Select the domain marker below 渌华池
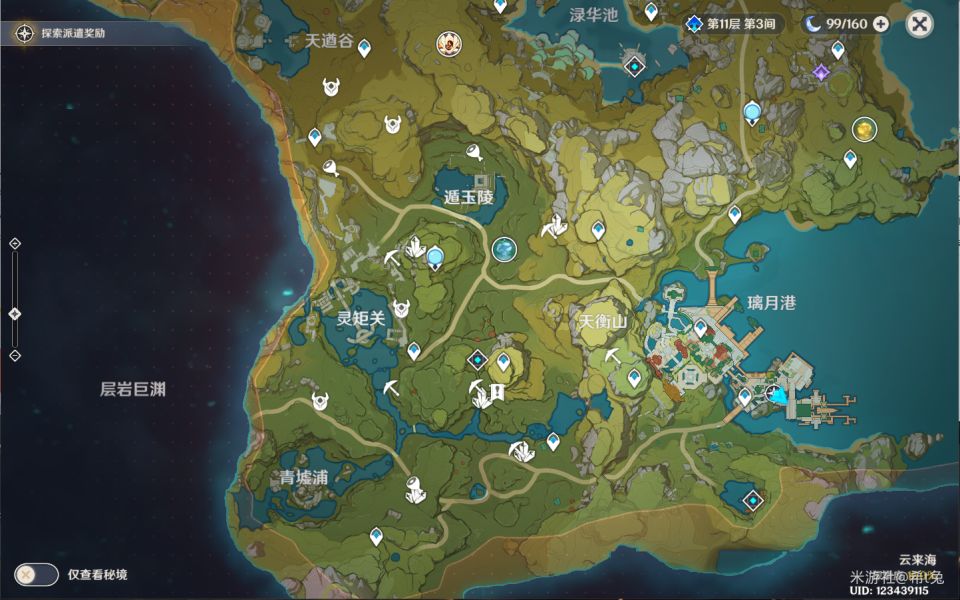Screen dimensions: 960x600 coord(634,67)
